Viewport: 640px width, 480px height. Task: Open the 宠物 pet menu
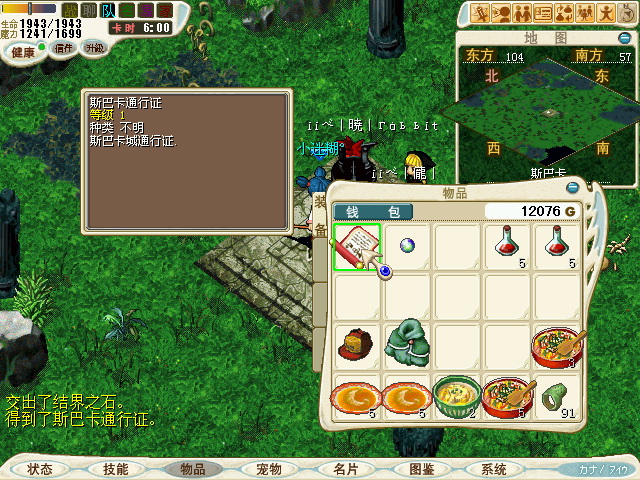(268, 469)
